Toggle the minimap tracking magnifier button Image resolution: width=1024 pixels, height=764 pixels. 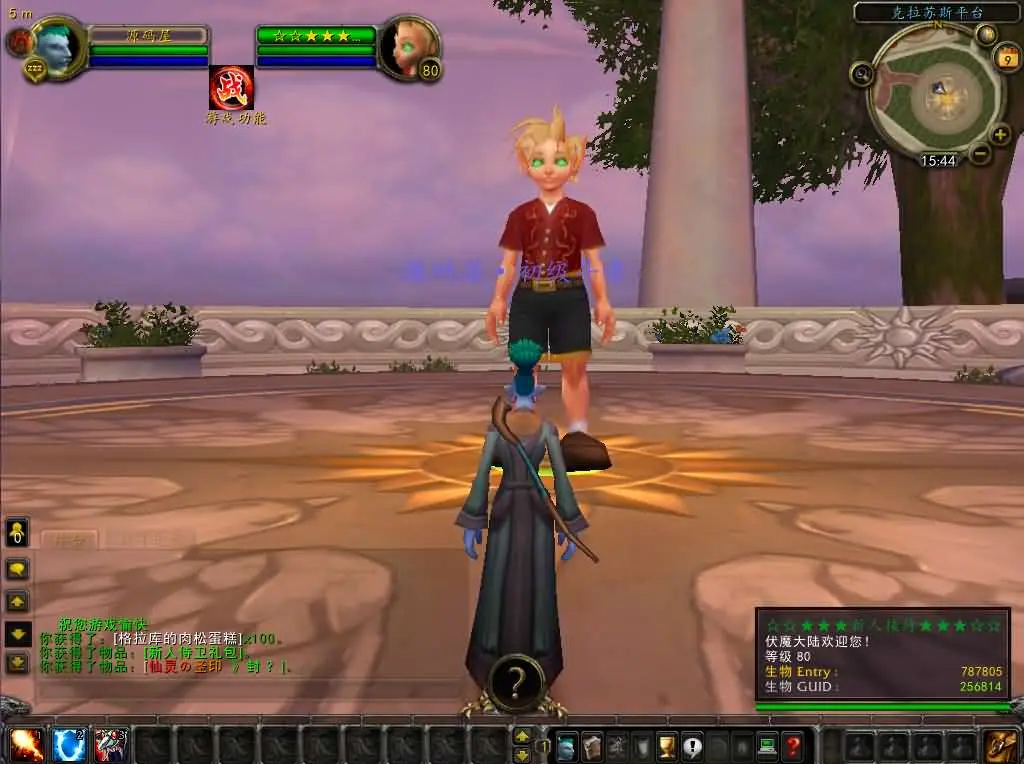pyautogui.click(x=861, y=73)
